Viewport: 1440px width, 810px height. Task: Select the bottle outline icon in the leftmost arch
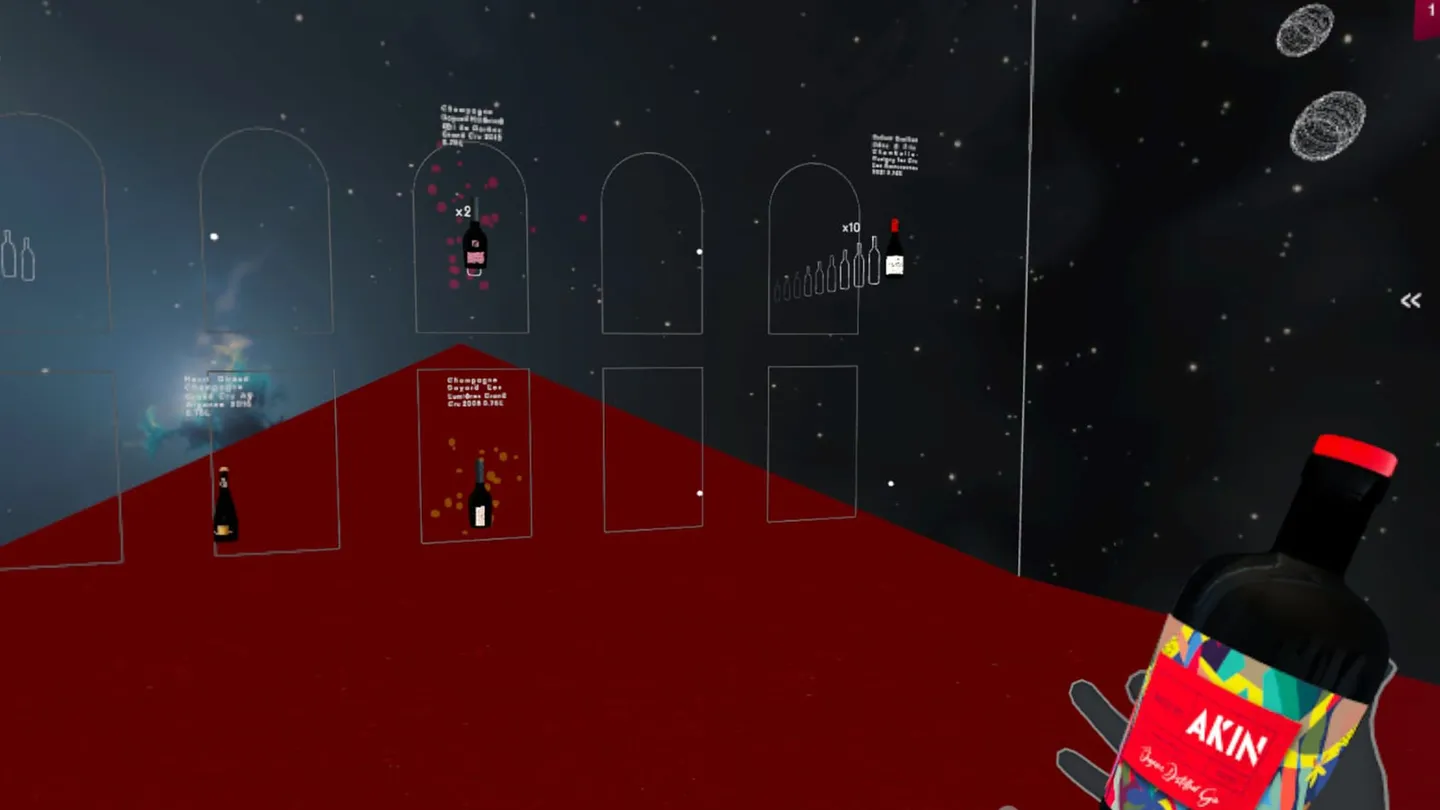point(20,255)
